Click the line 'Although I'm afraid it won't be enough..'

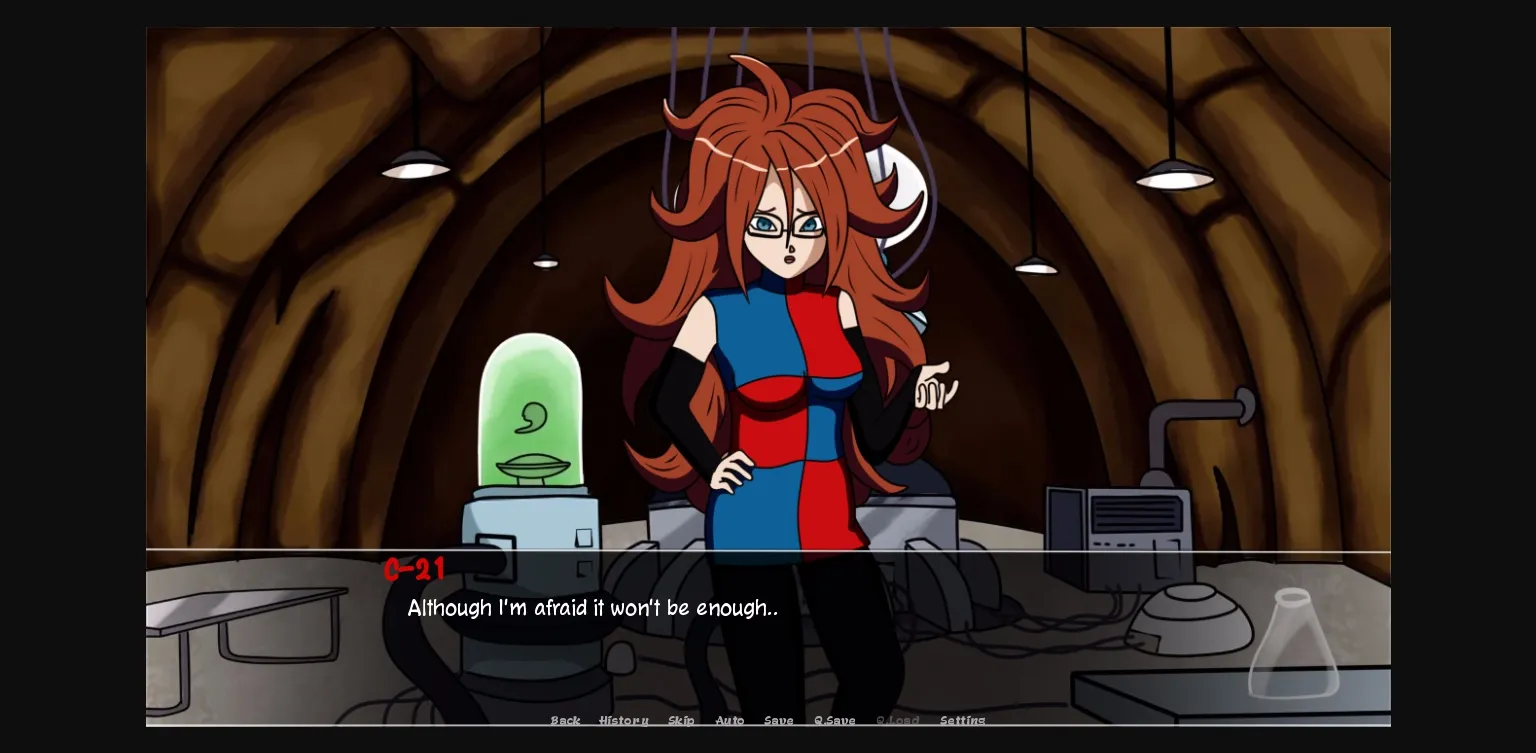coord(591,608)
